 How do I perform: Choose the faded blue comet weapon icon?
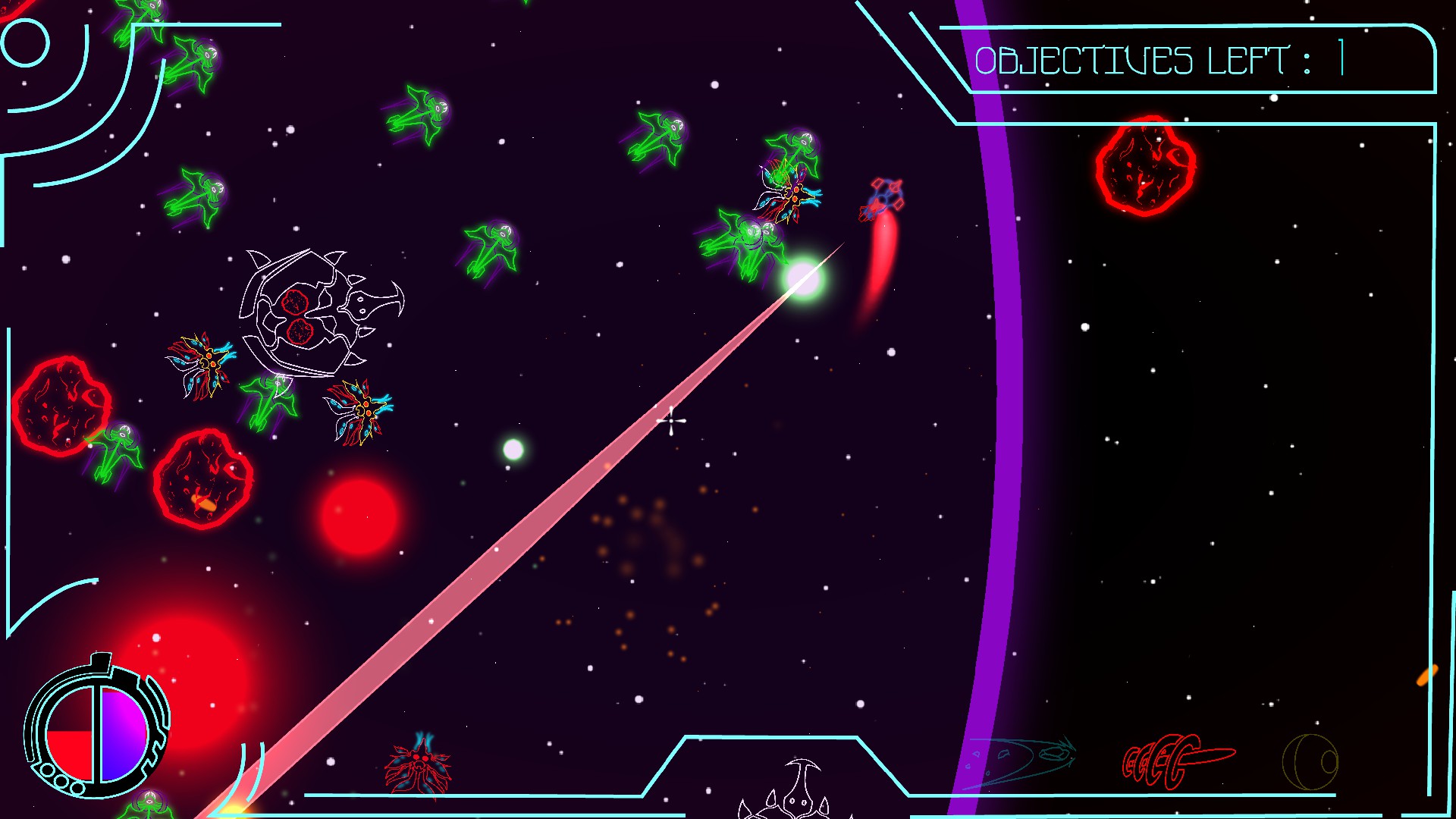click(x=1021, y=759)
